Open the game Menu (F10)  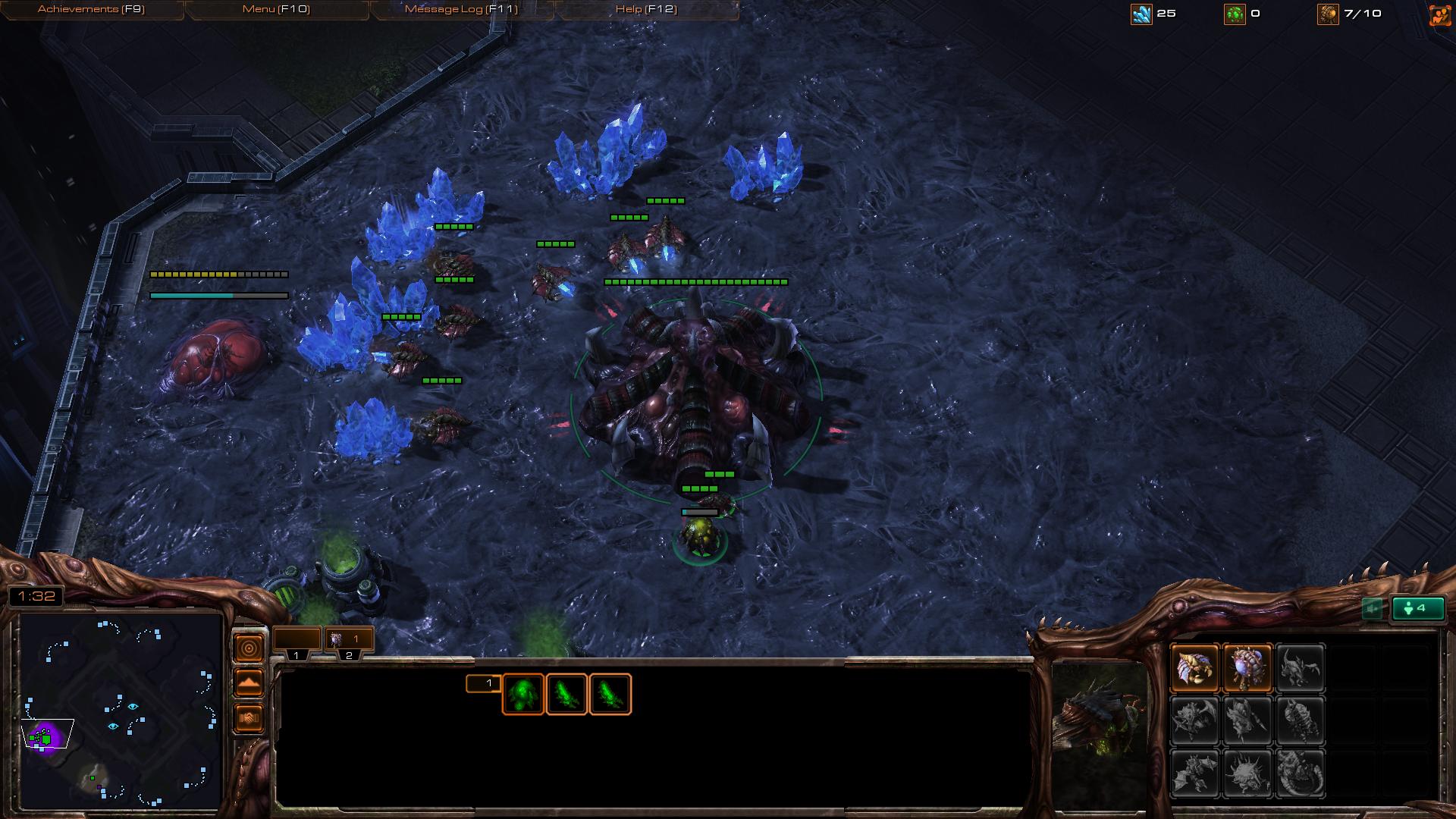point(276,9)
